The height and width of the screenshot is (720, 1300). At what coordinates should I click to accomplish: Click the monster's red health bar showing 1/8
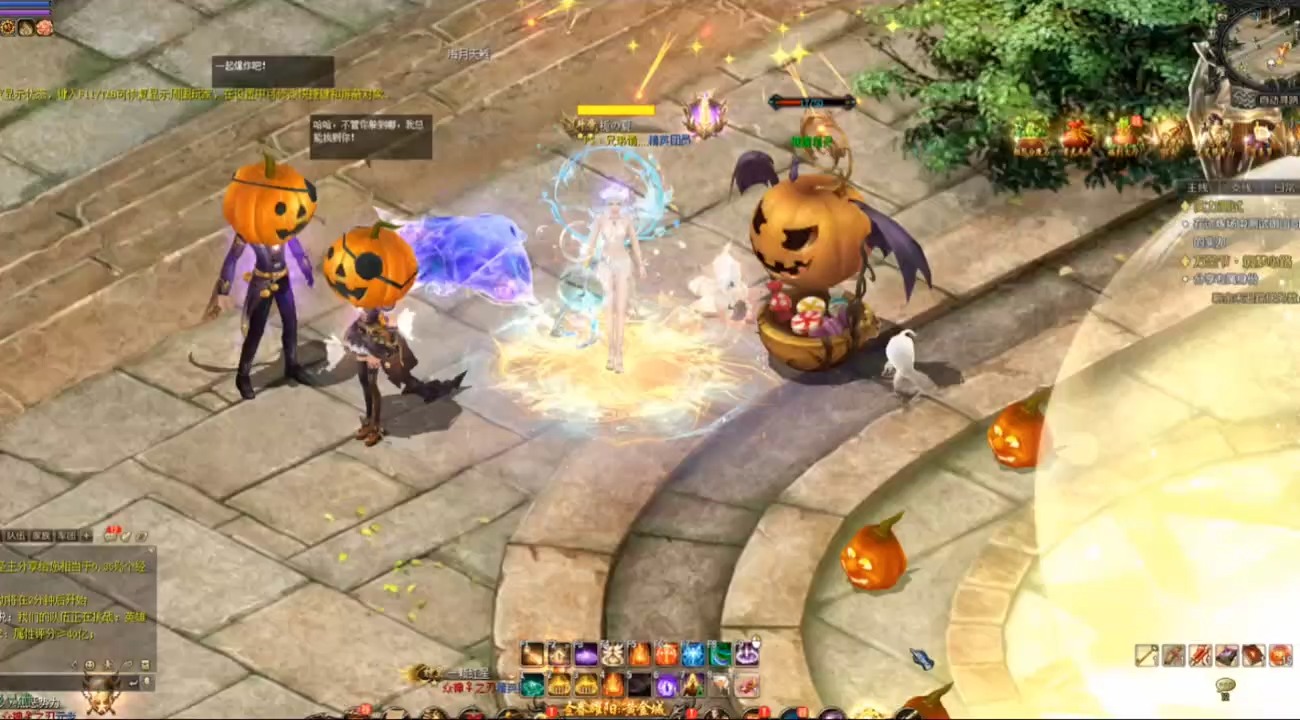point(802,100)
